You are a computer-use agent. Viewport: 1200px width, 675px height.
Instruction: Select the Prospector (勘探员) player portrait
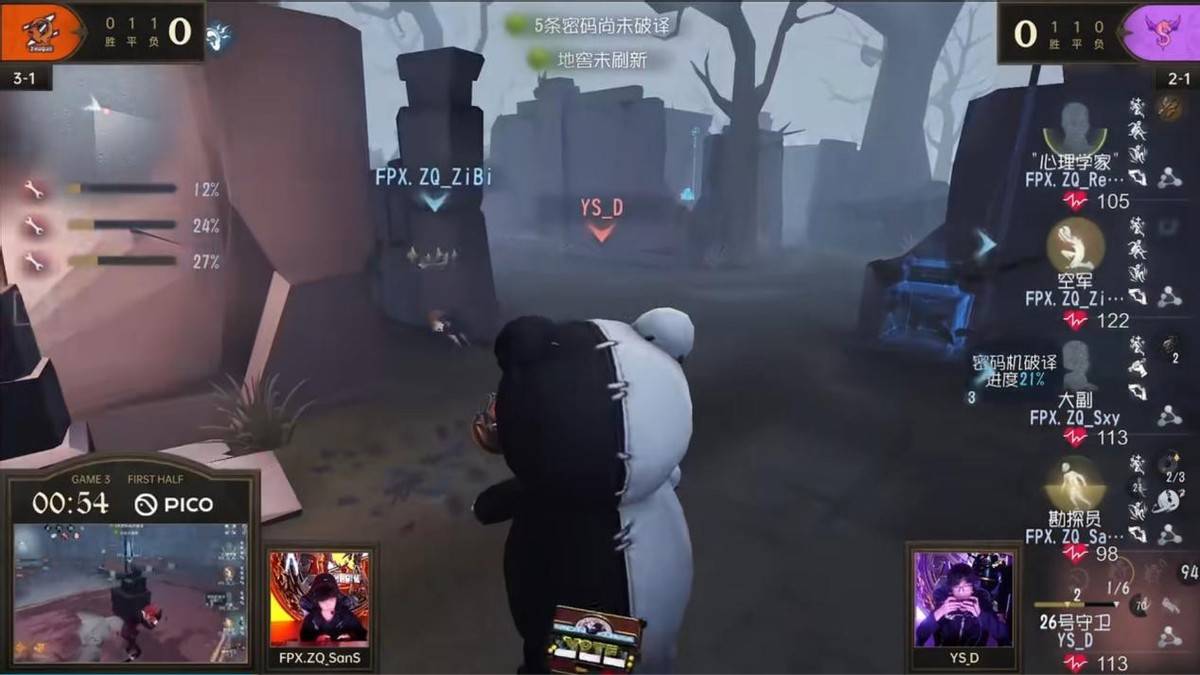[1075, 482]
